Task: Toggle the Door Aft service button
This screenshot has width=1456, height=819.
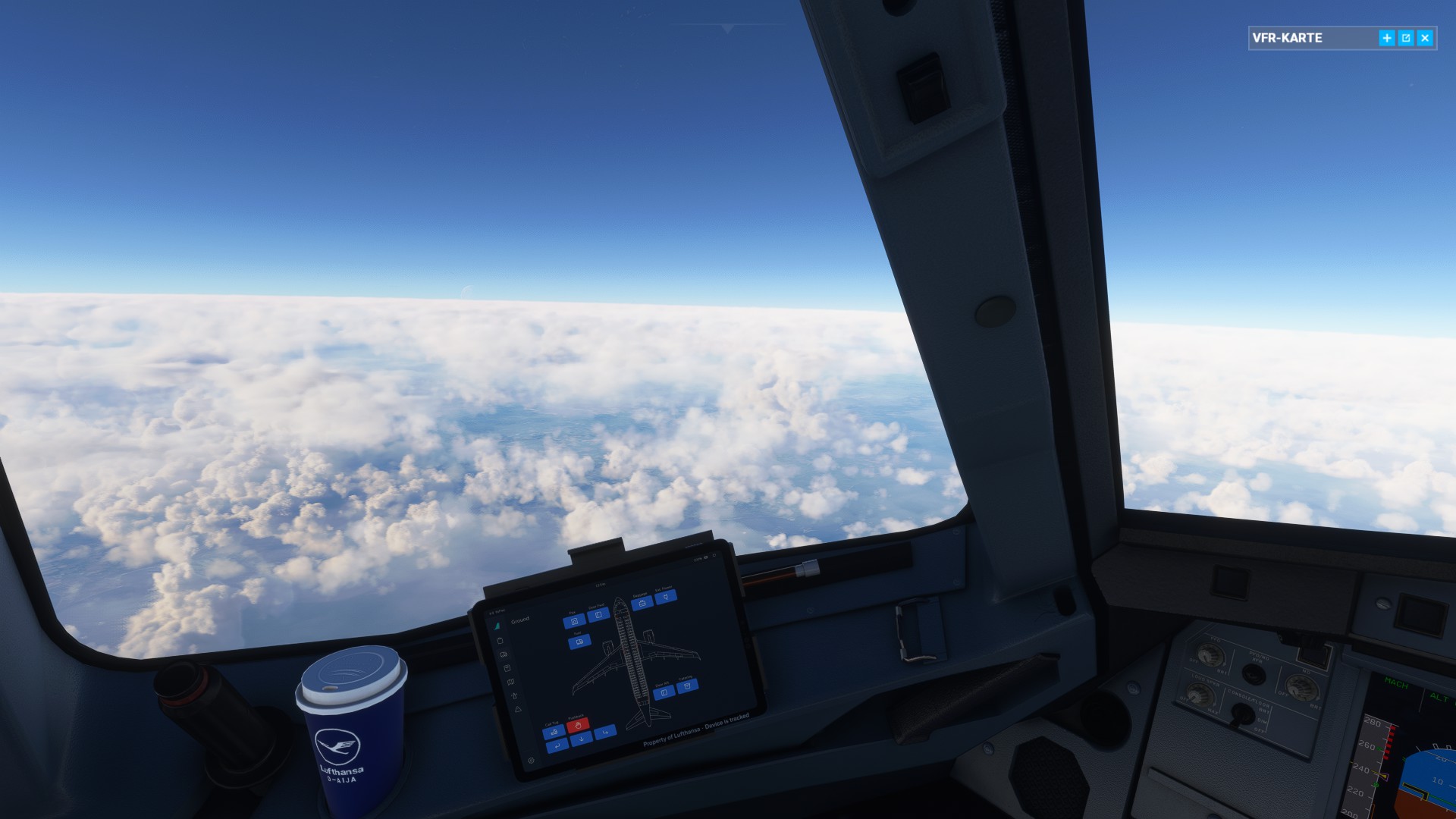Action: click(x=664, y=692)
